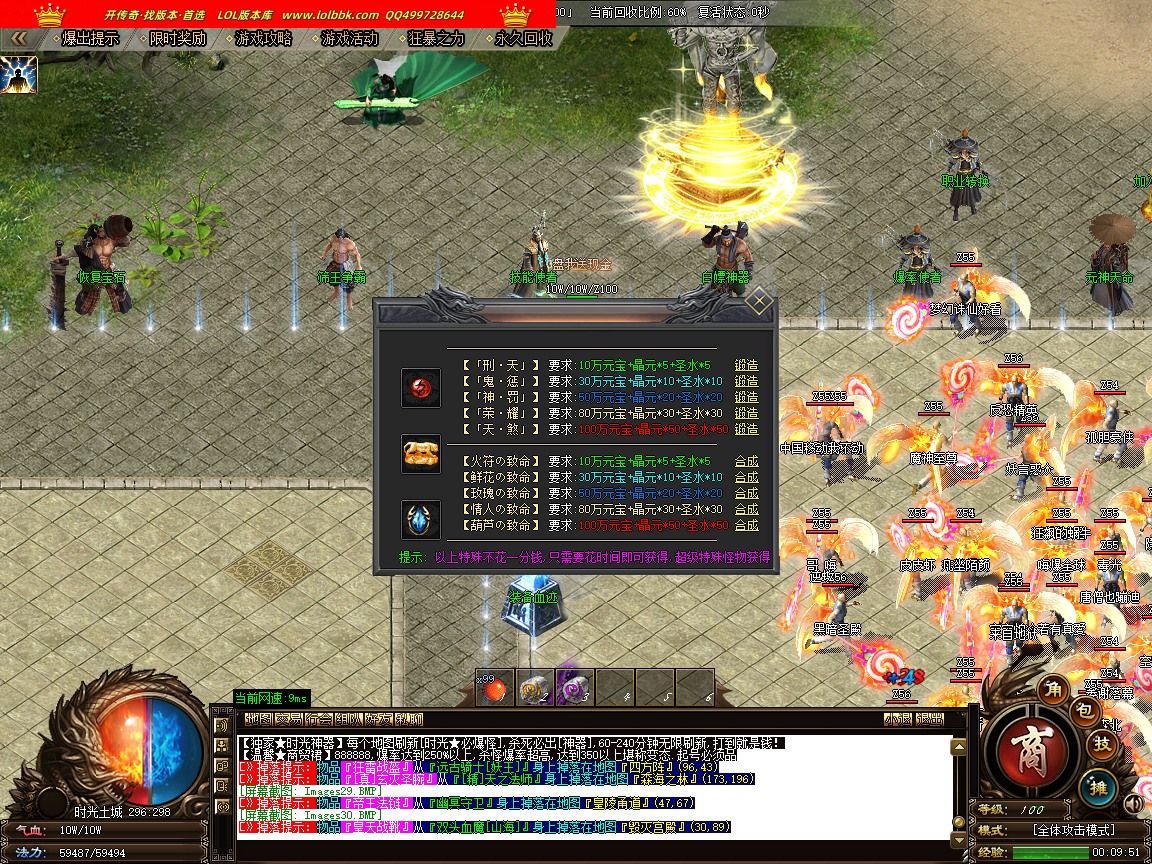Screen dimensions: 1152x864
Task: Show the 游戏攻略 guide
Action: [x=263, y=39]
